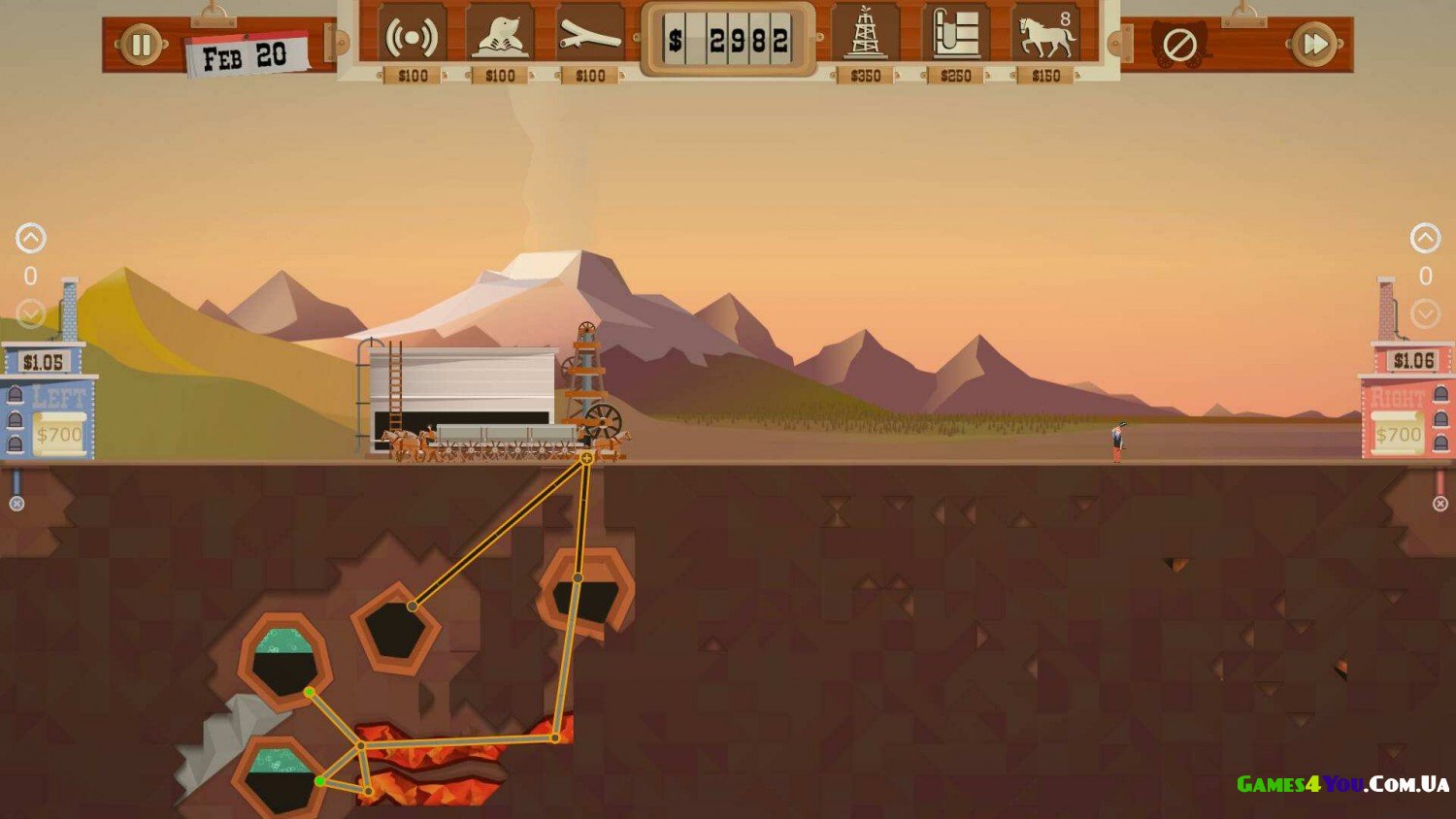The height and width of the screenshot is (819, 1456).
Task: Buy the $100 scanner tool
Action: 412,37
